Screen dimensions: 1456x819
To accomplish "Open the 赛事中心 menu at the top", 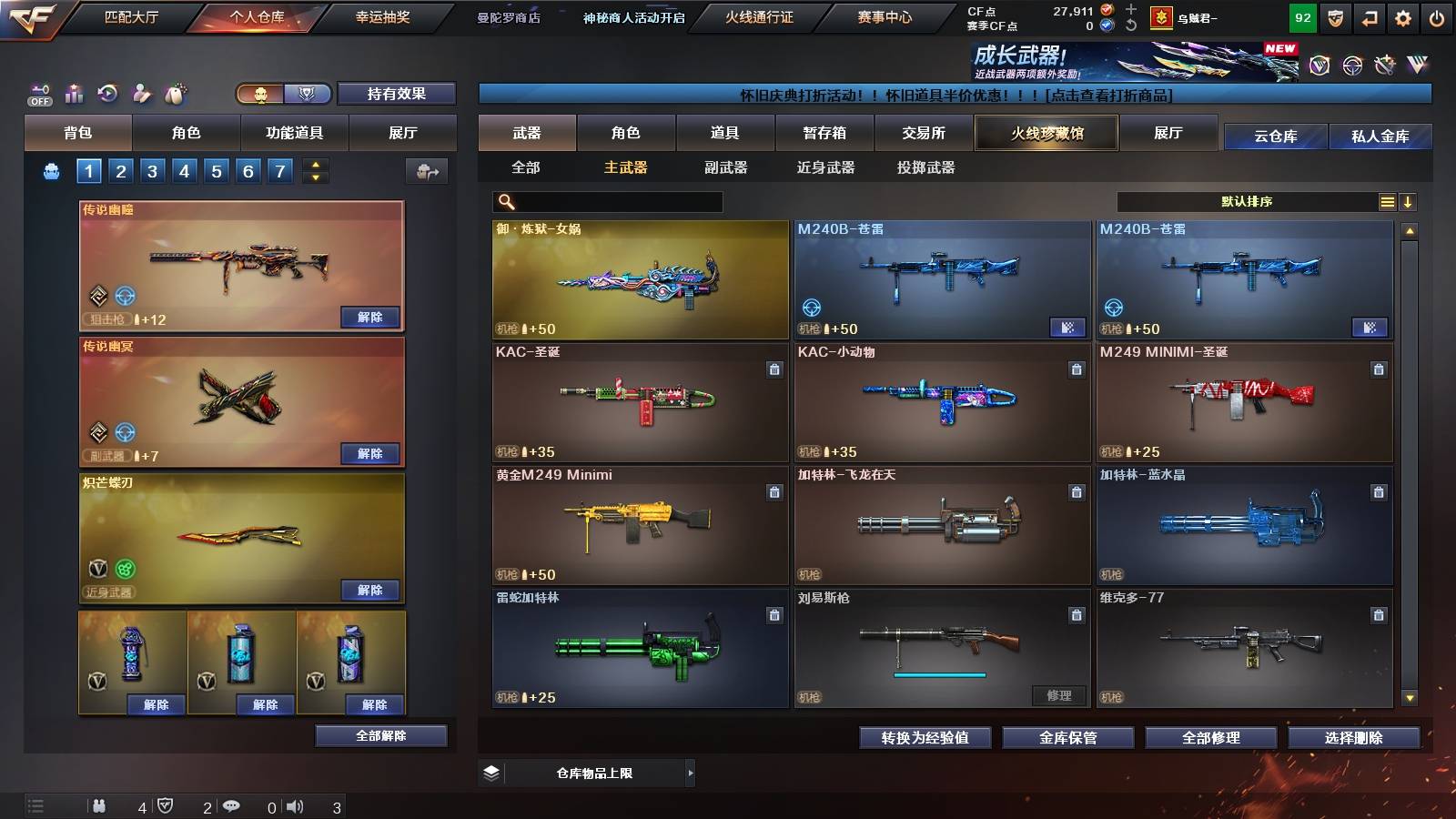I will tap(884, 15).
